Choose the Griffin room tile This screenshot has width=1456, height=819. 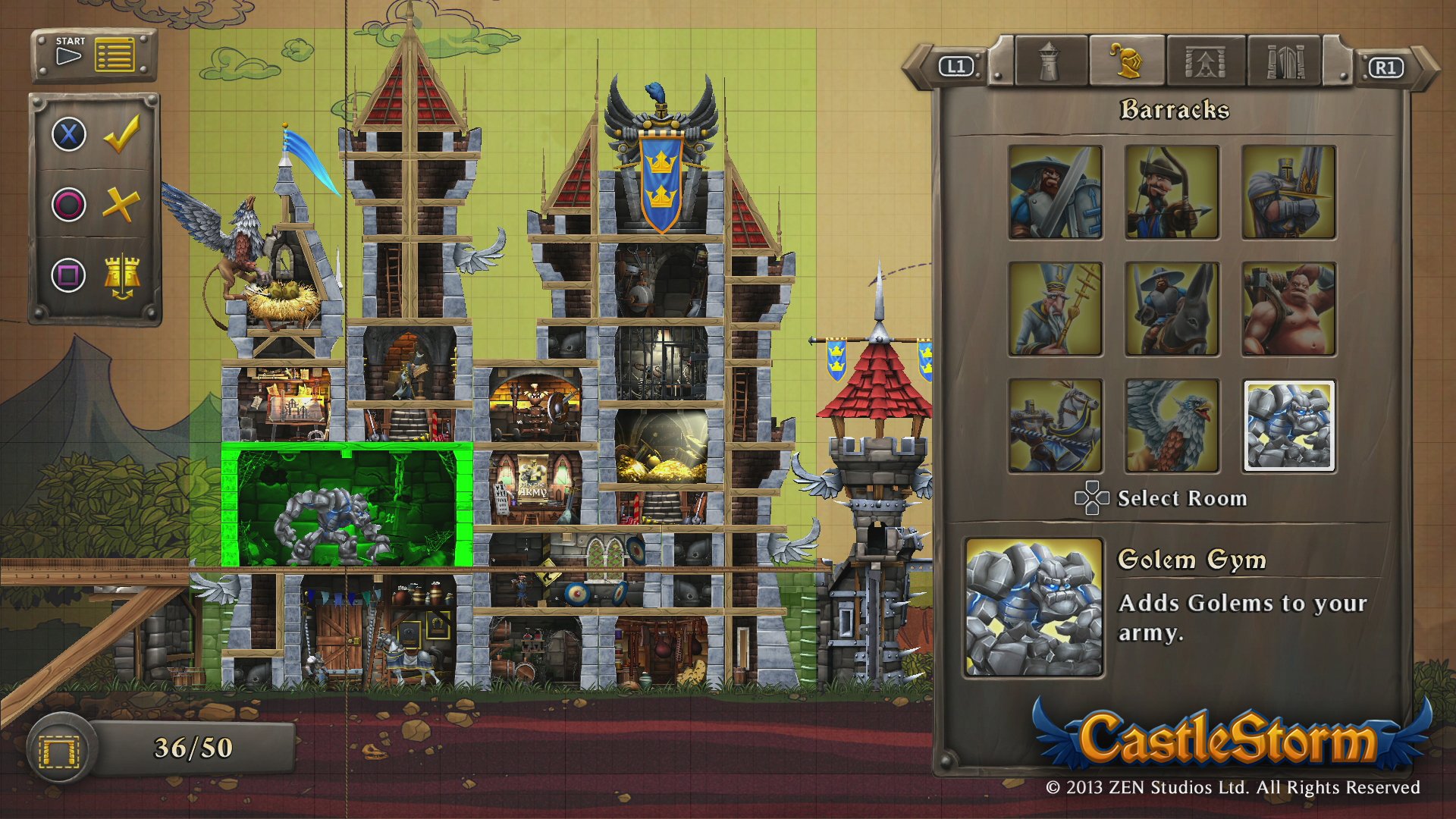click(1172, 425)
